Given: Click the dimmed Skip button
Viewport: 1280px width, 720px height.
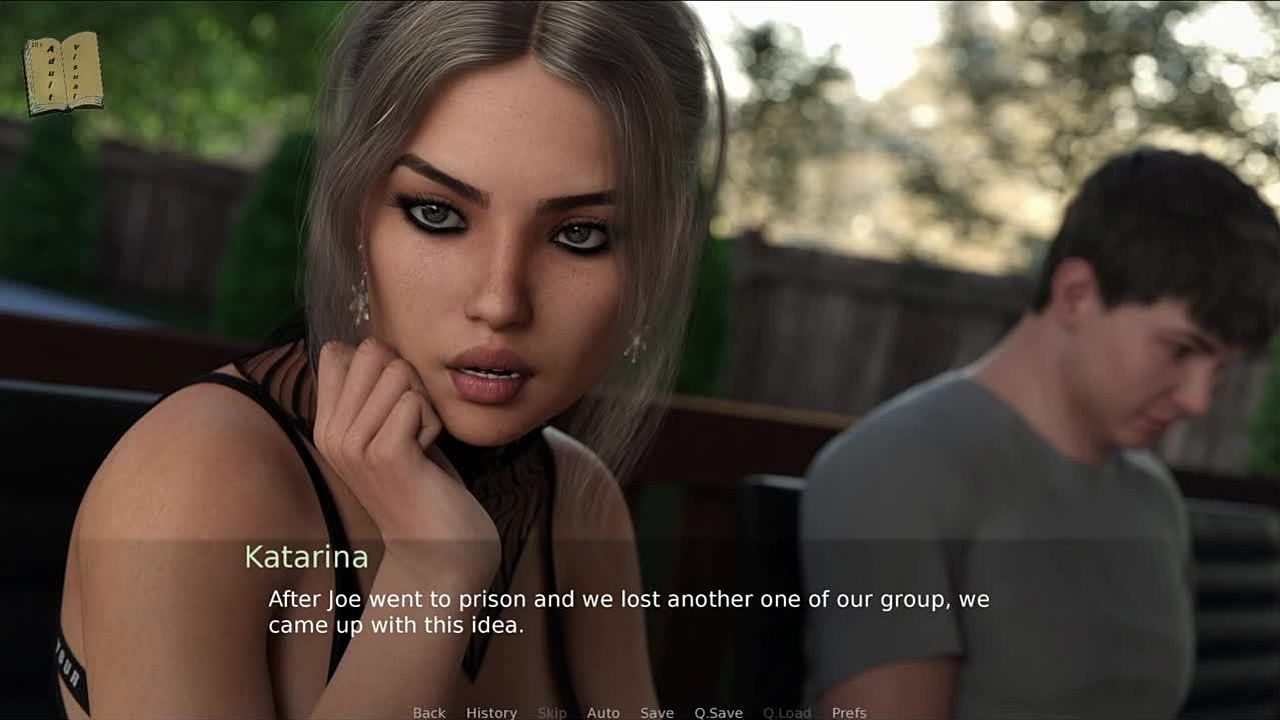Looking at the screenshot, I should pos(552,712).
